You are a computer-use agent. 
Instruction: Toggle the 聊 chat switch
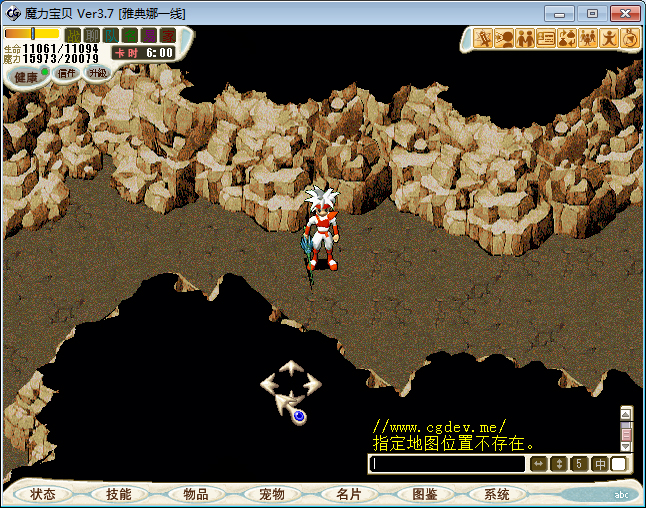(92, 35)
